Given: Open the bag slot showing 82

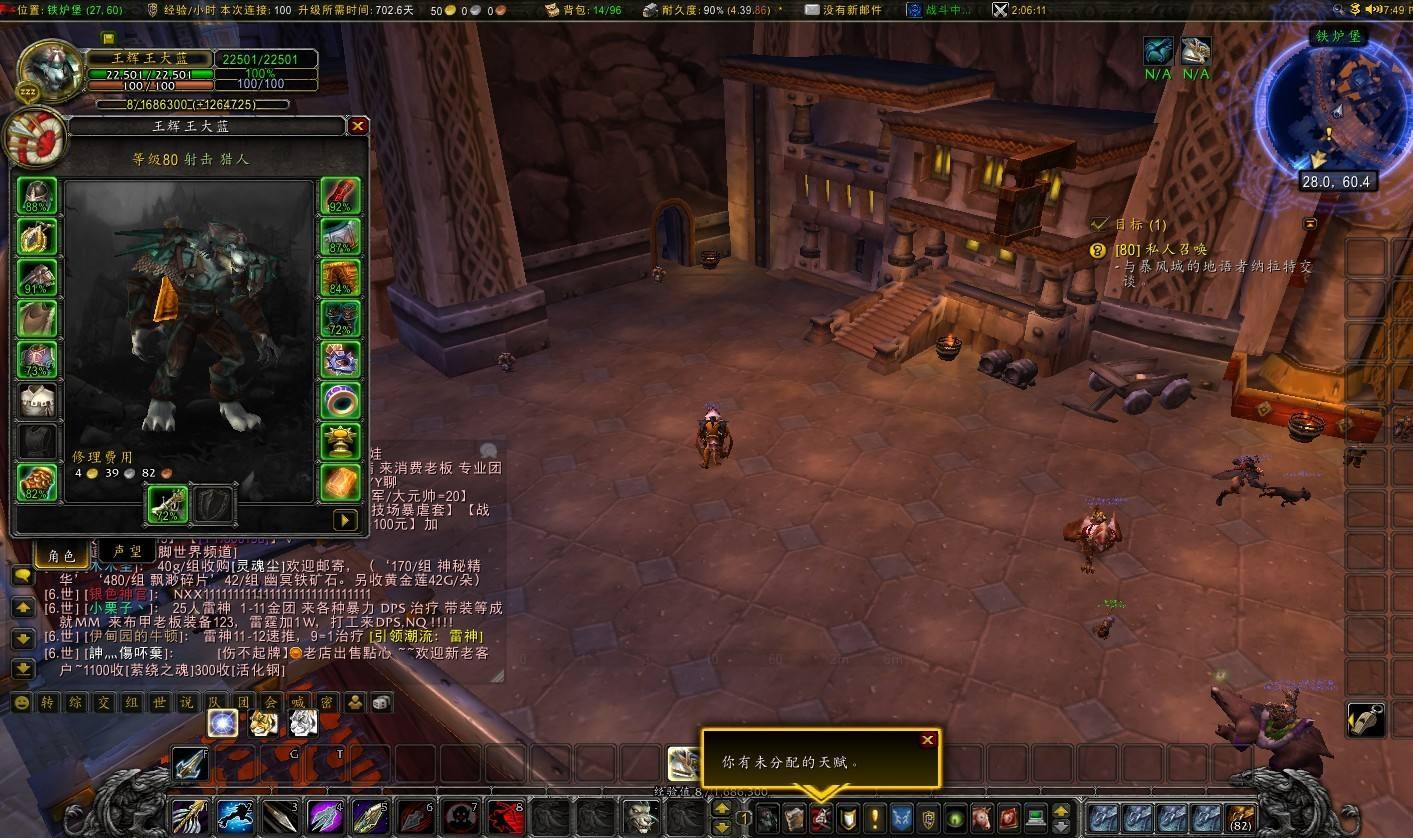Looking at the screenshot, I should pos(1243,818).
